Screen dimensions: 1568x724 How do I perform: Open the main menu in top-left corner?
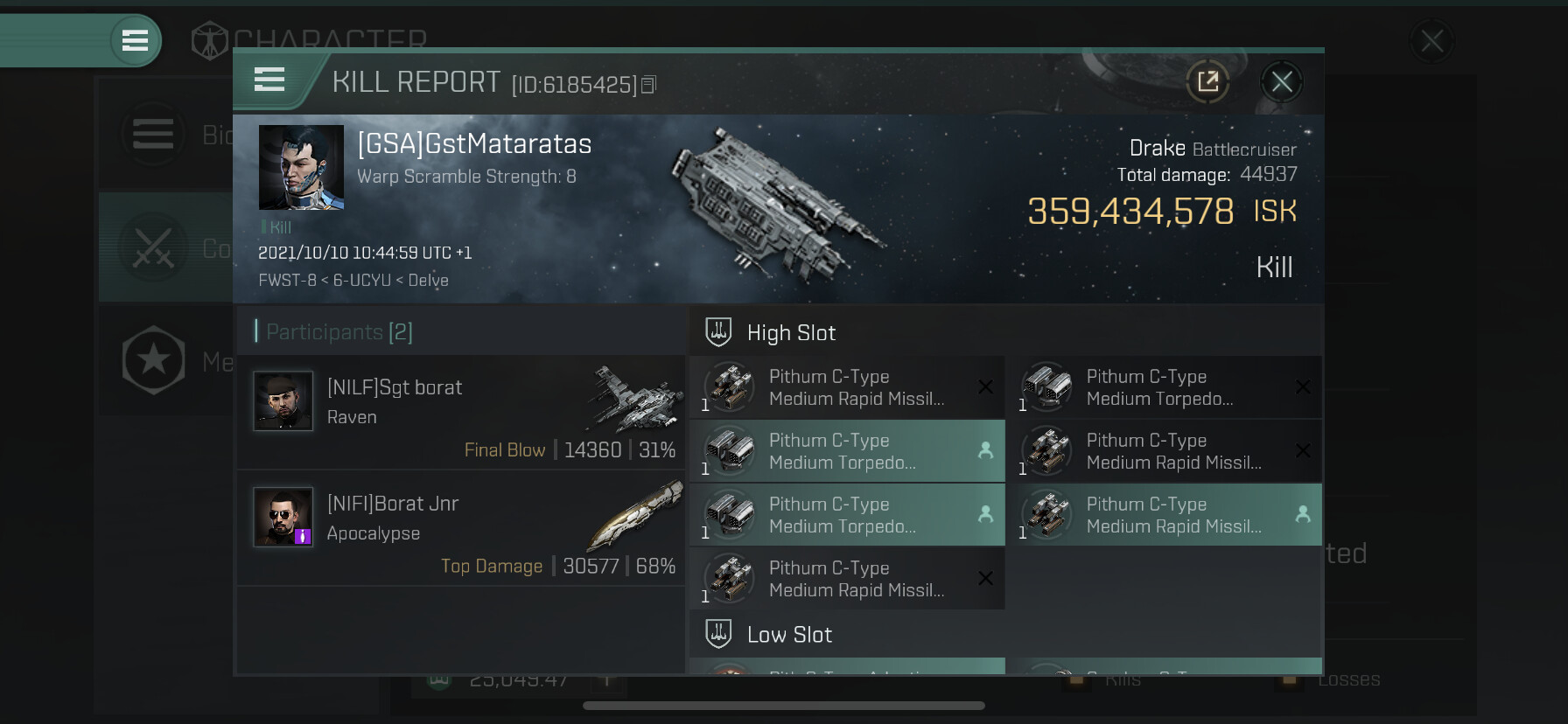(135, 40)
